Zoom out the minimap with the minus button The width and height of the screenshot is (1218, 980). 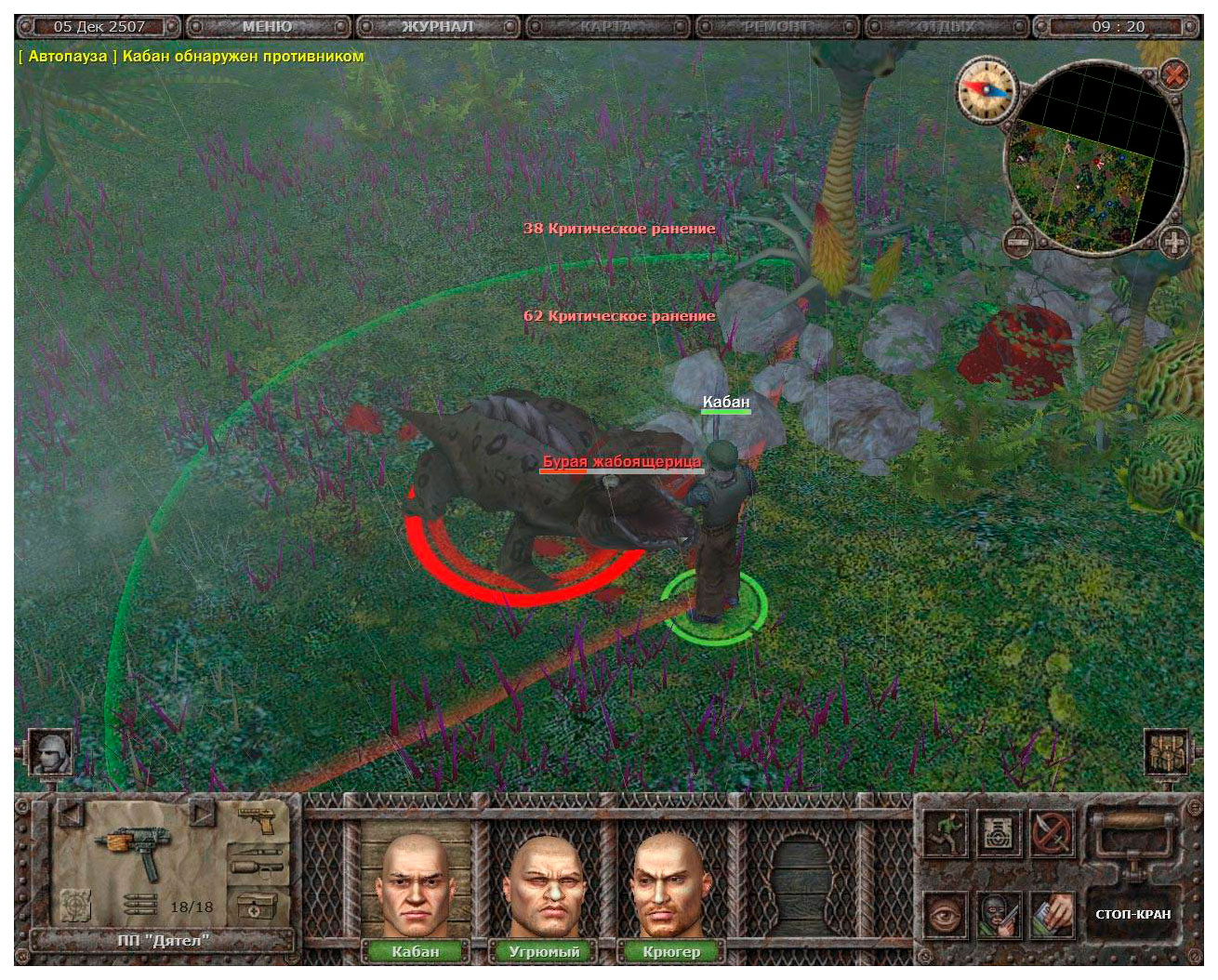click(1018, 243)
